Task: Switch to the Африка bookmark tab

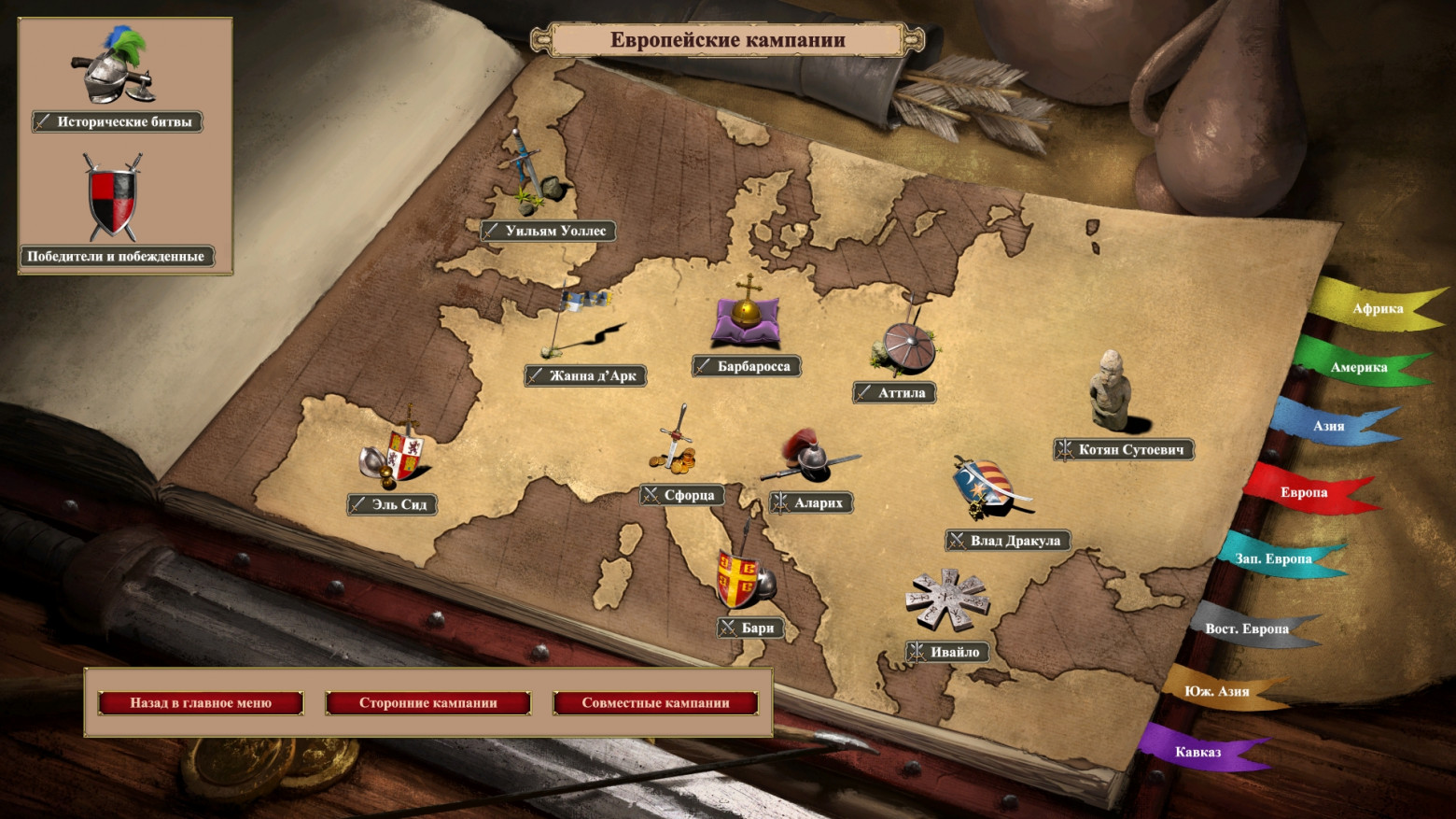Action: click(1377, 309)
